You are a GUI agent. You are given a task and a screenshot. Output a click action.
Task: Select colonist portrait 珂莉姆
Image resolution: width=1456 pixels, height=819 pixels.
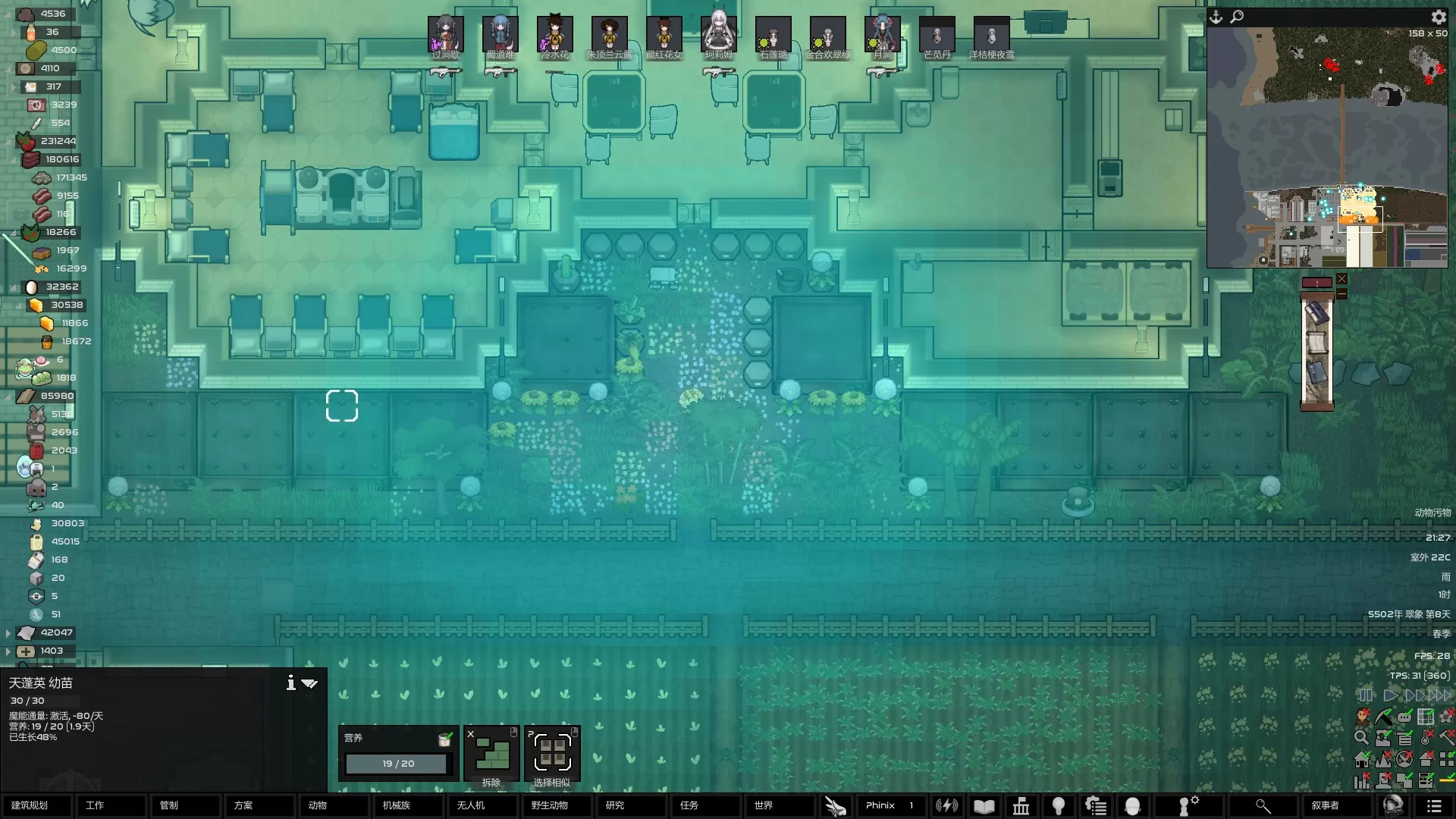point(718,35)
